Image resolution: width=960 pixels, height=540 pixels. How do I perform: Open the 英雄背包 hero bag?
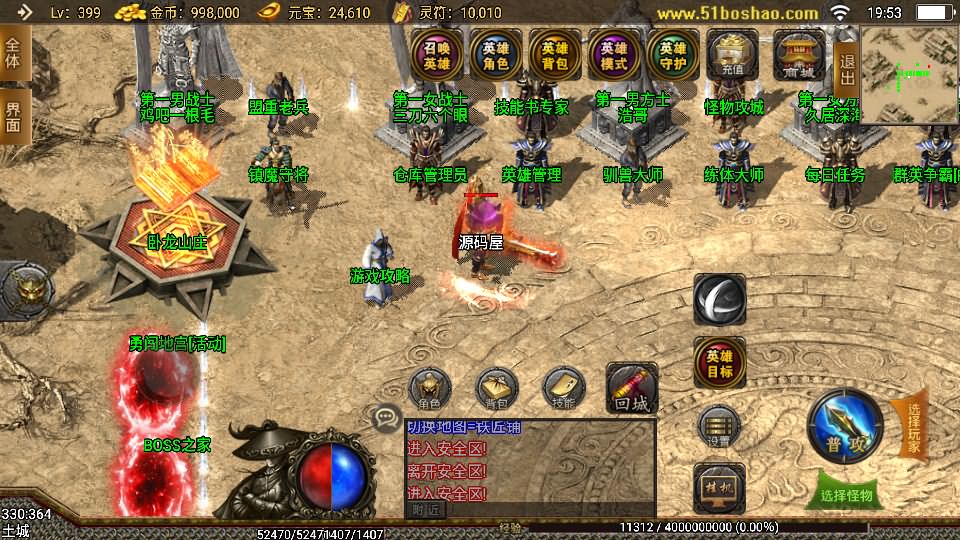pyautogui.click(x=555, y=53)
